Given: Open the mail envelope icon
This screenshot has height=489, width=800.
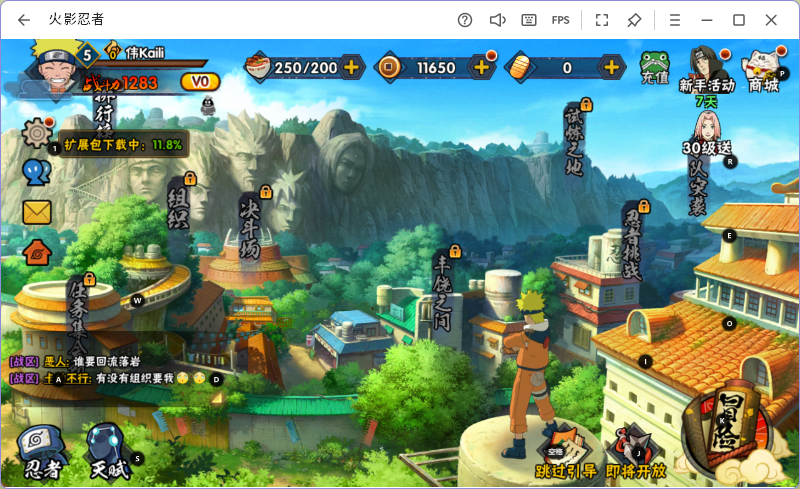Looking at the screenshot, I should click(x=37, y=212).
